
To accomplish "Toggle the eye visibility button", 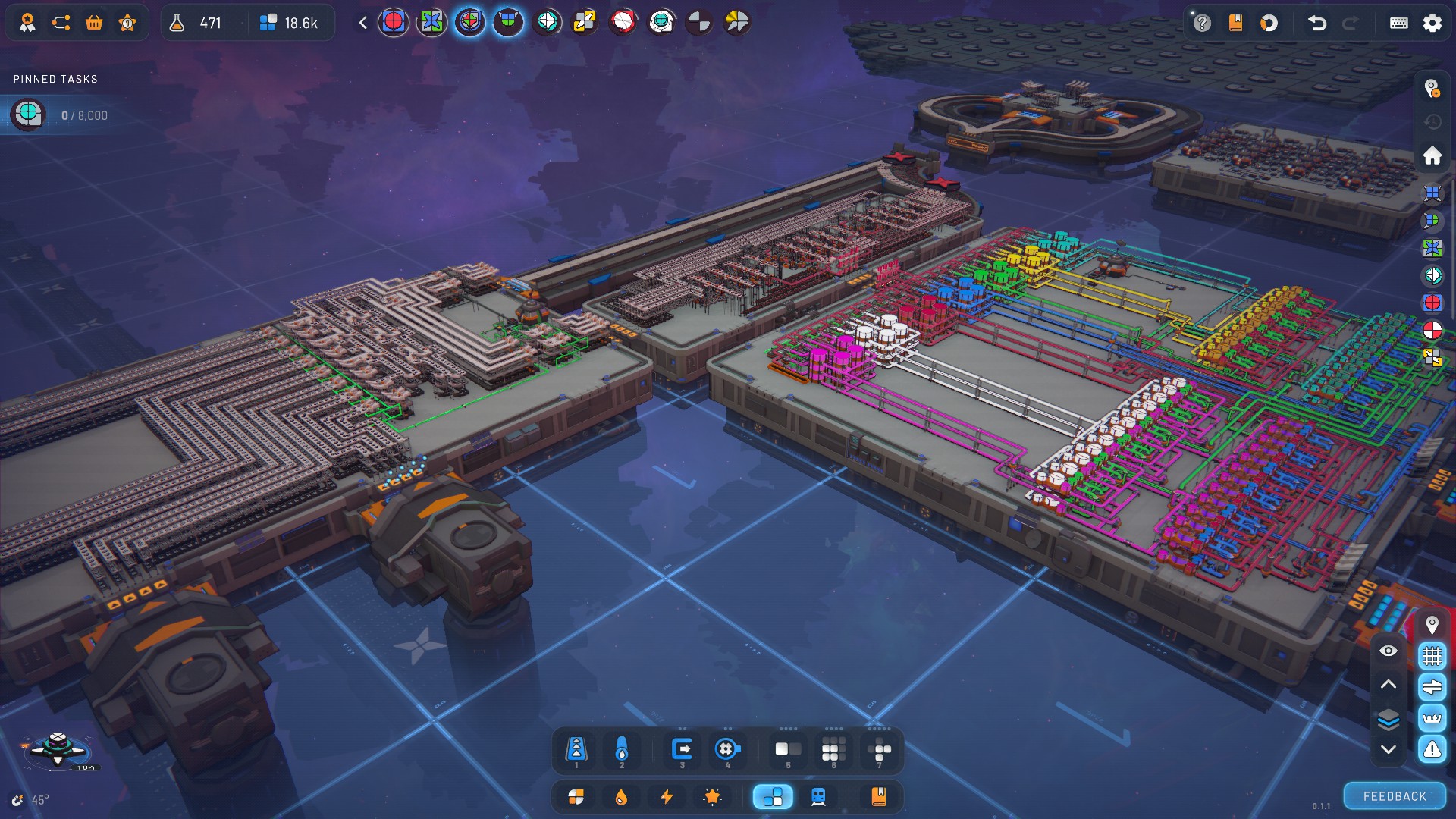I will [x=1388, y=651].
